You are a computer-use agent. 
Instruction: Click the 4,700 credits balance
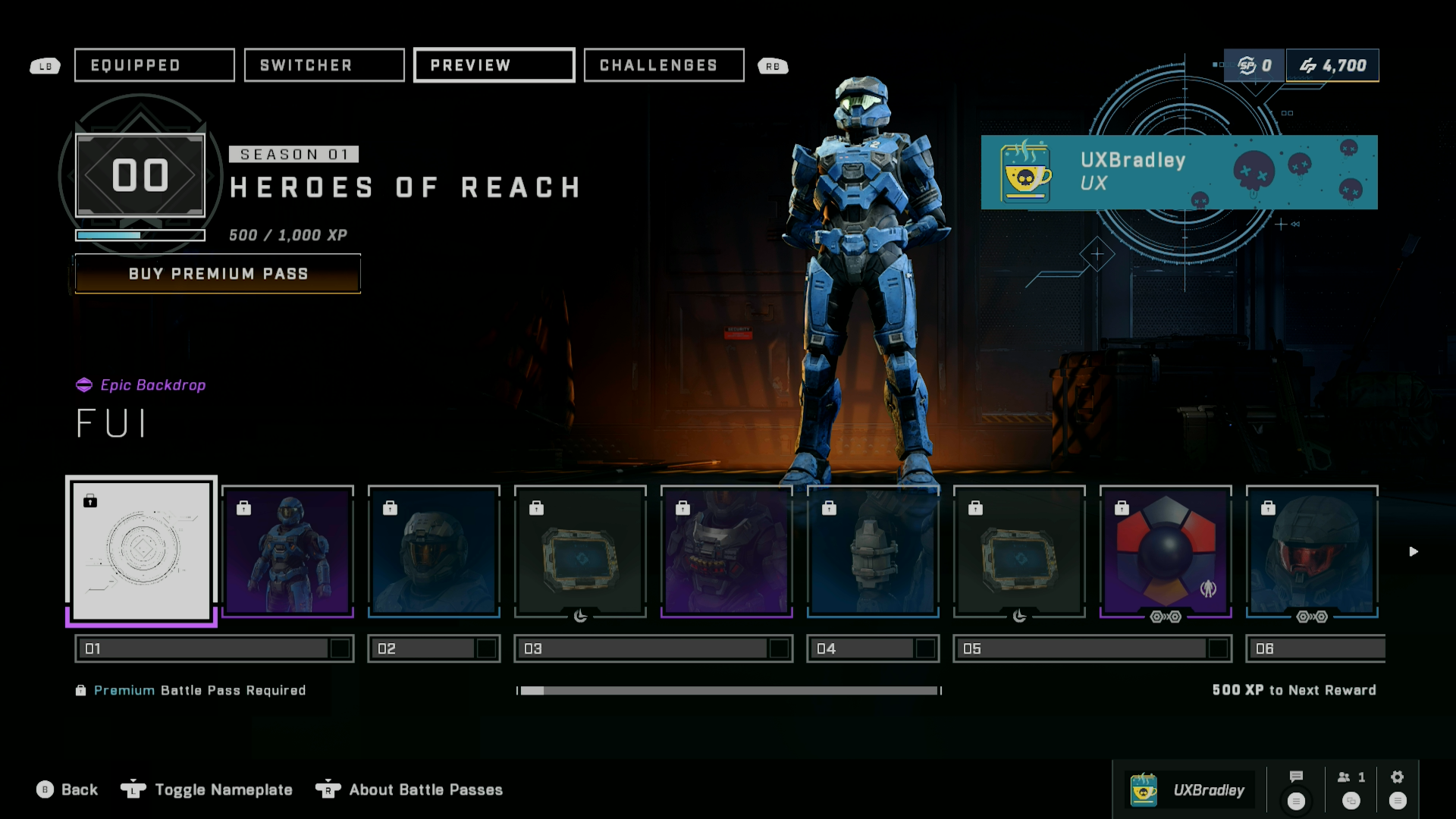tap(1332, 66)
